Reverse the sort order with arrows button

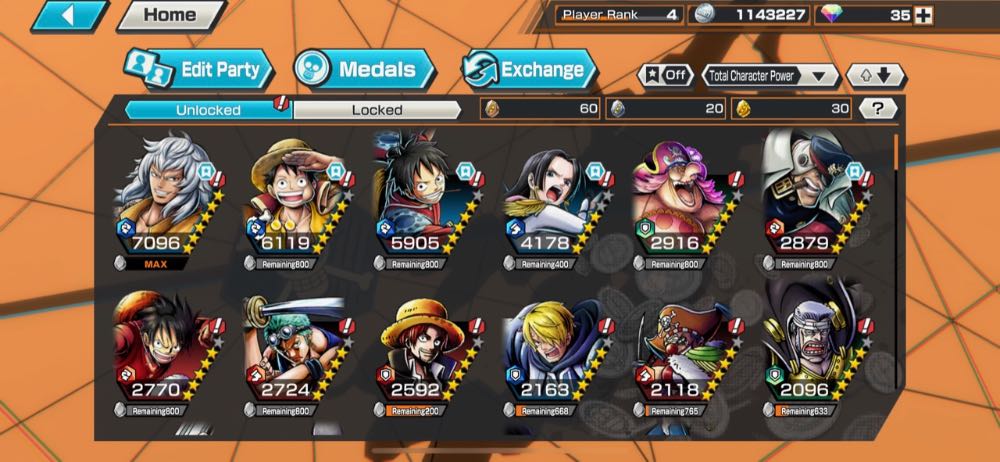tap(875, 76)
